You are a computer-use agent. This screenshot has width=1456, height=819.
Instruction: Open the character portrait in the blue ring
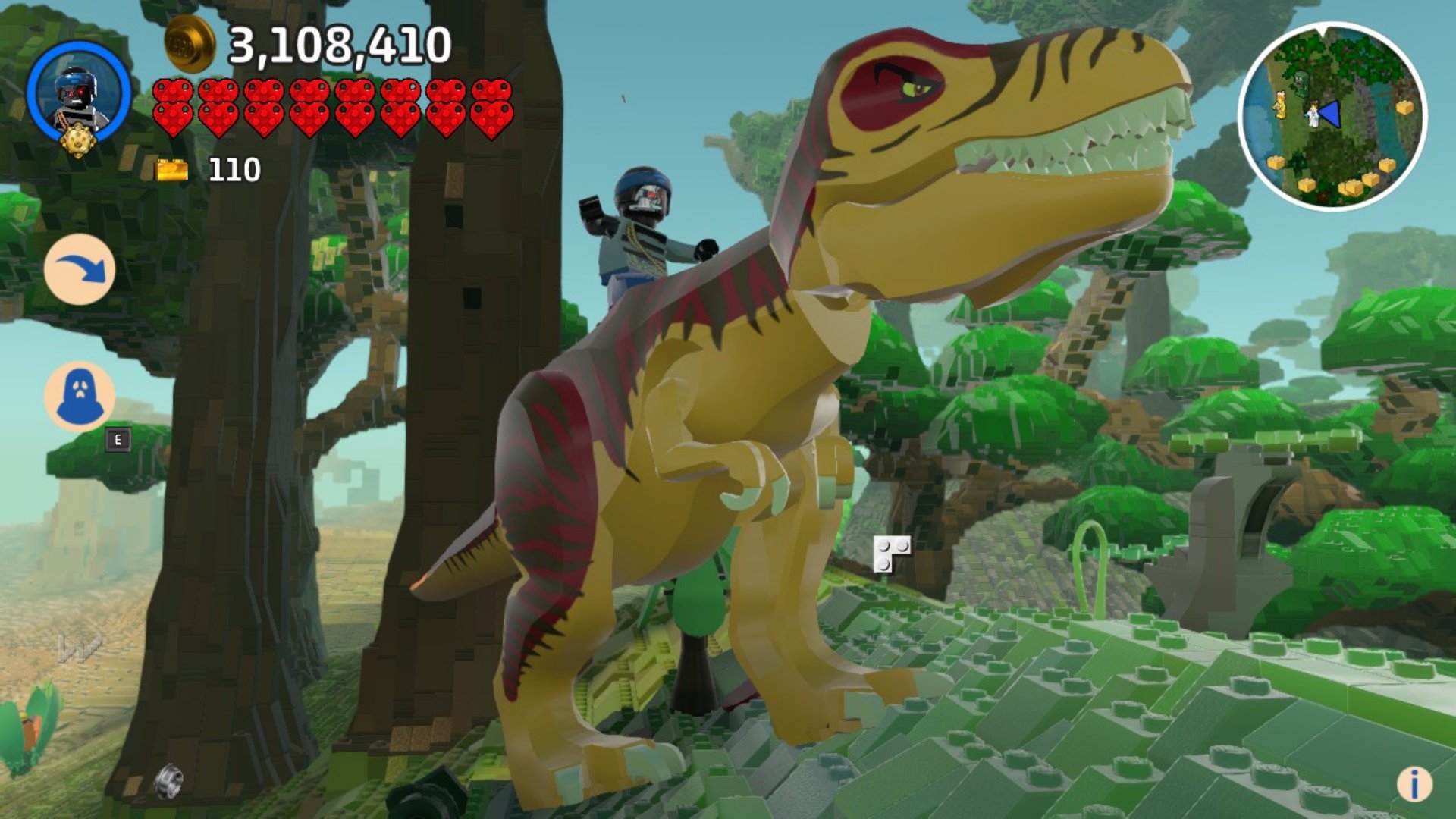tap(78, 95)
